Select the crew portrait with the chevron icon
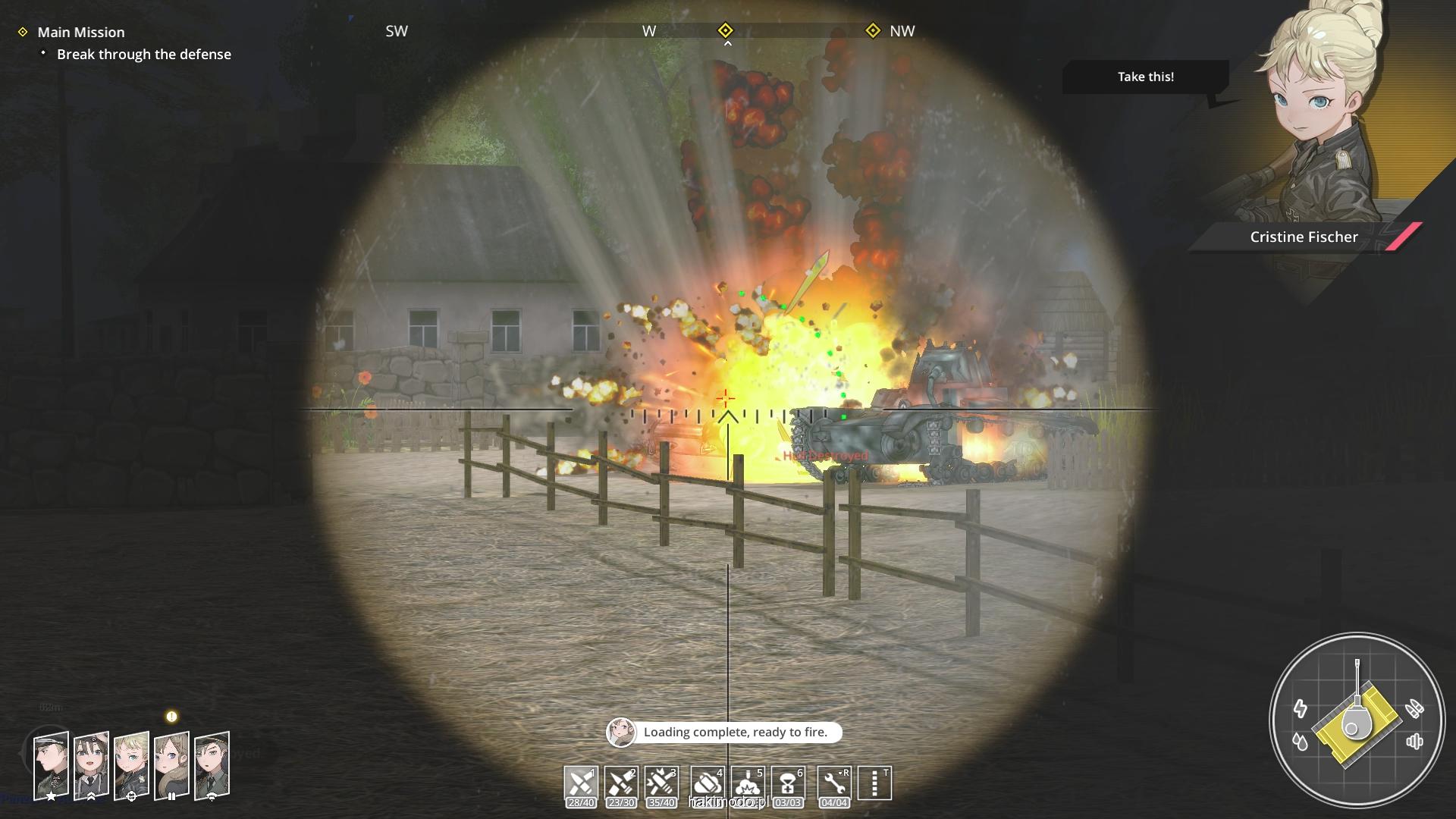This screenshot has width=1456, height=819. click(x=91, y=764)
